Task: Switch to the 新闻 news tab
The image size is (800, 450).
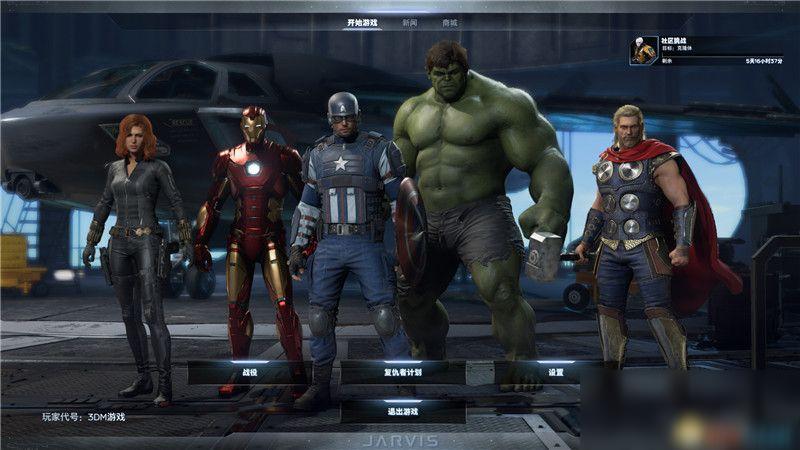Action: click(410, 22)
